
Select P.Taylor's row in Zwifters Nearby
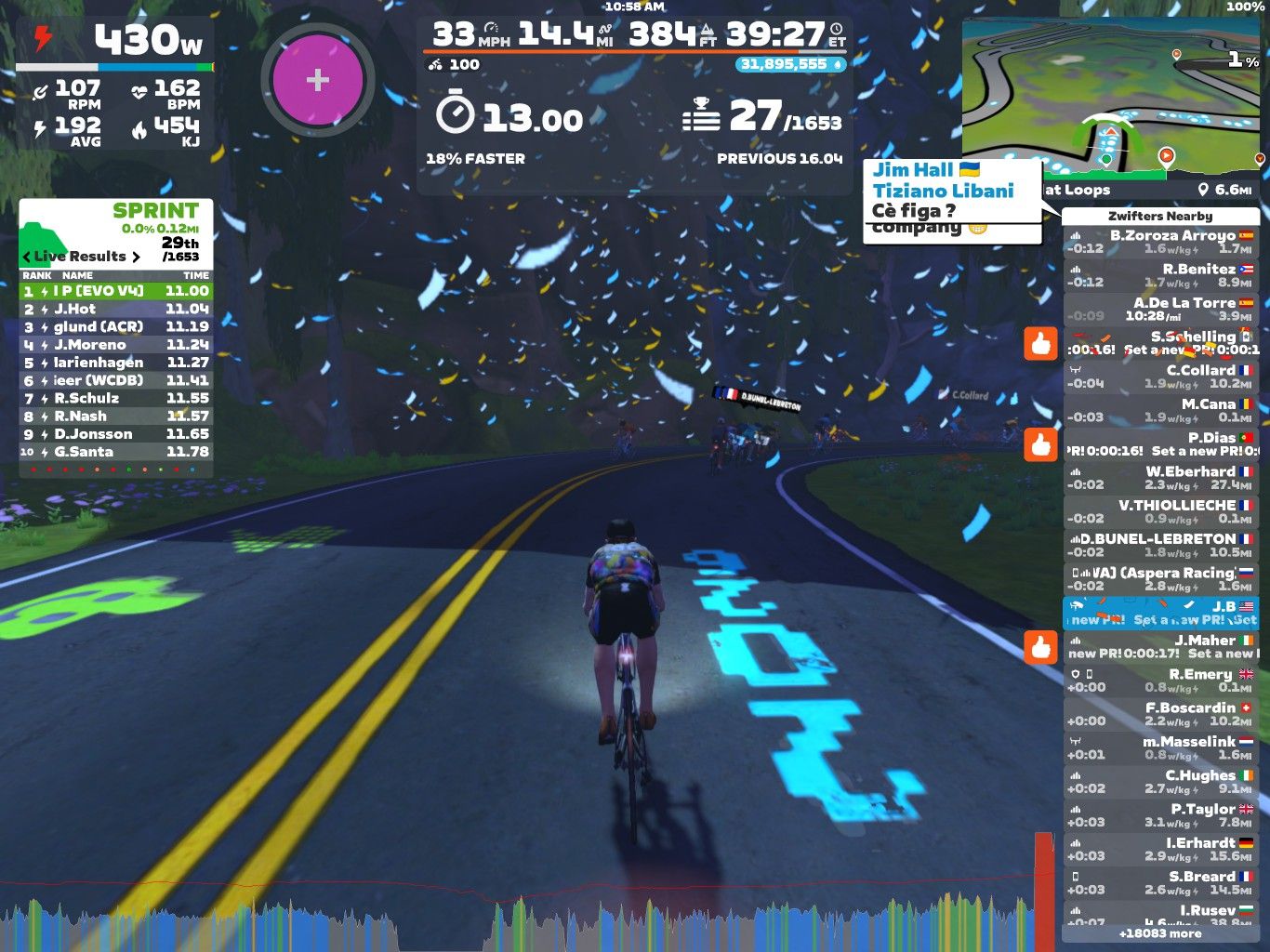pyautogui.click(x=1160, y=815)
